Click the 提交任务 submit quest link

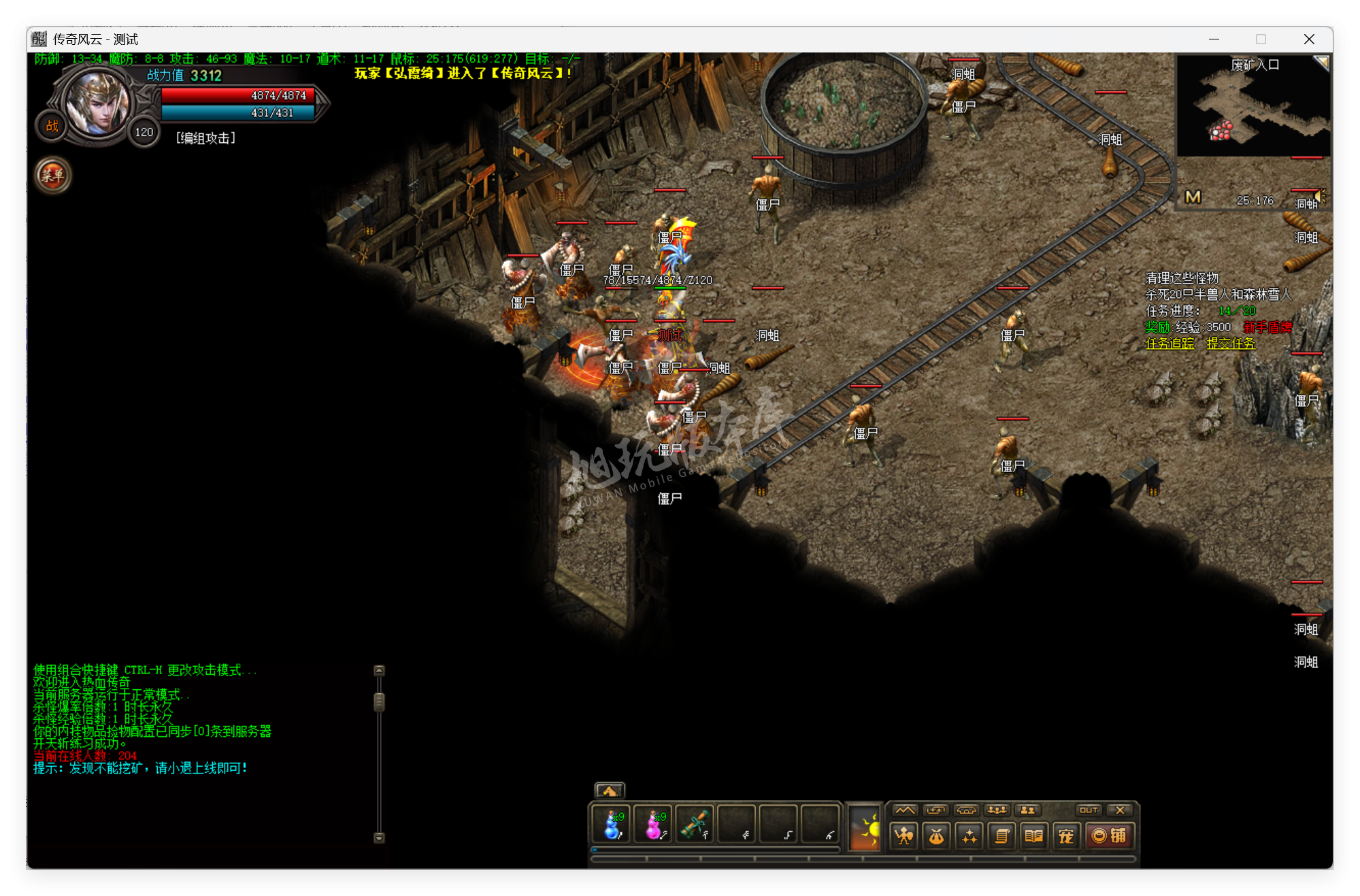1231,344
